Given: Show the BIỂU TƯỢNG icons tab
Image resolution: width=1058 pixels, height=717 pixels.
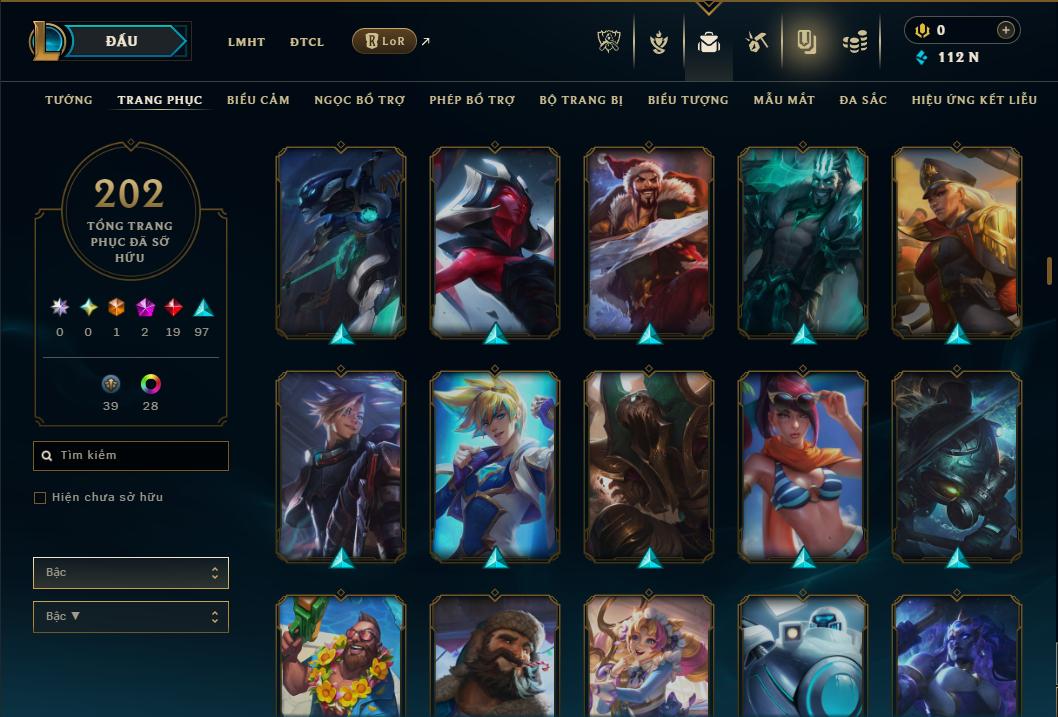Looking at the screenshot, I should pyautogui.click(x=688, y=100).
